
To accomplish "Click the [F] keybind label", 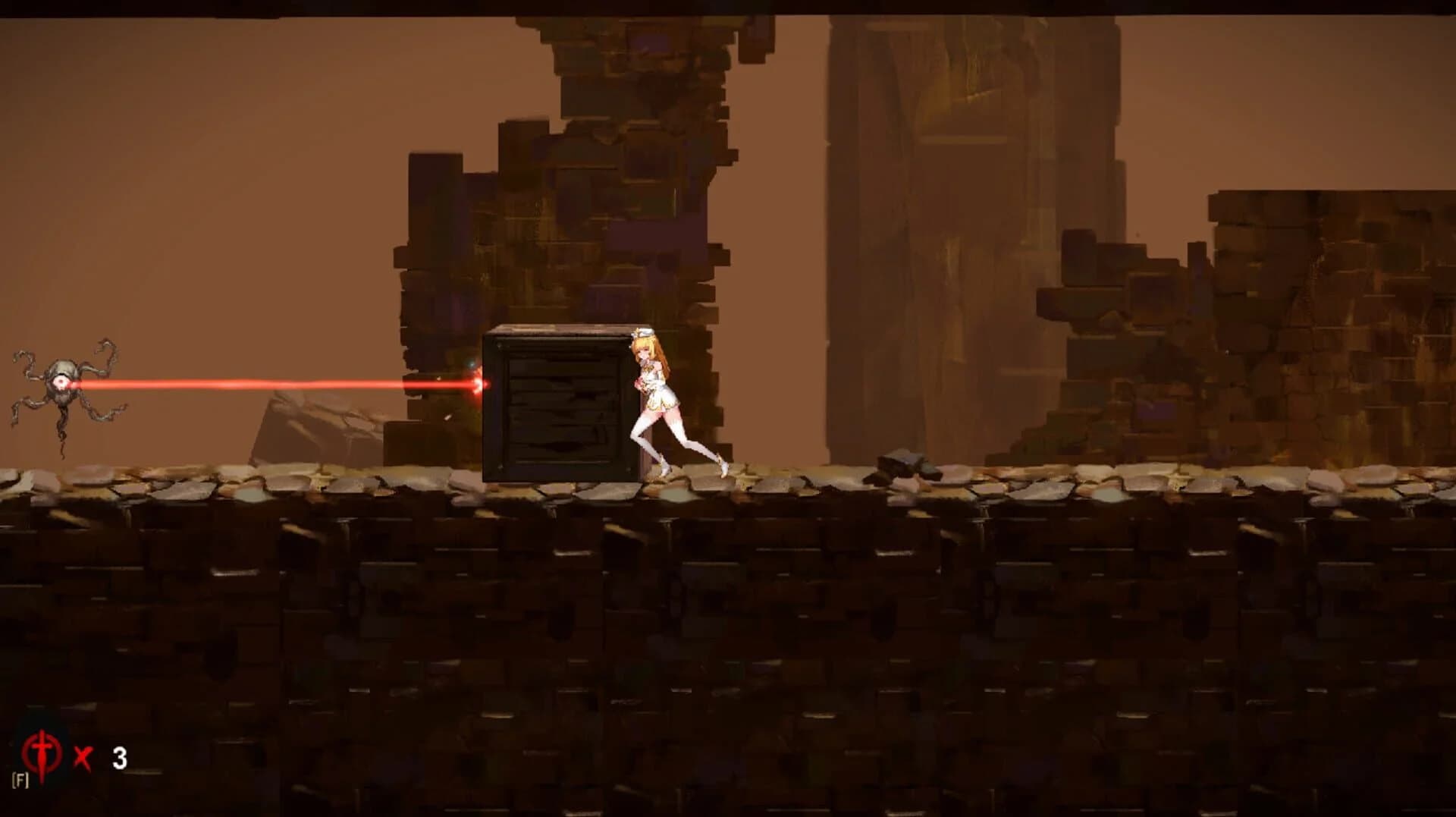I will pyautogui.click(x=20, y=780).
